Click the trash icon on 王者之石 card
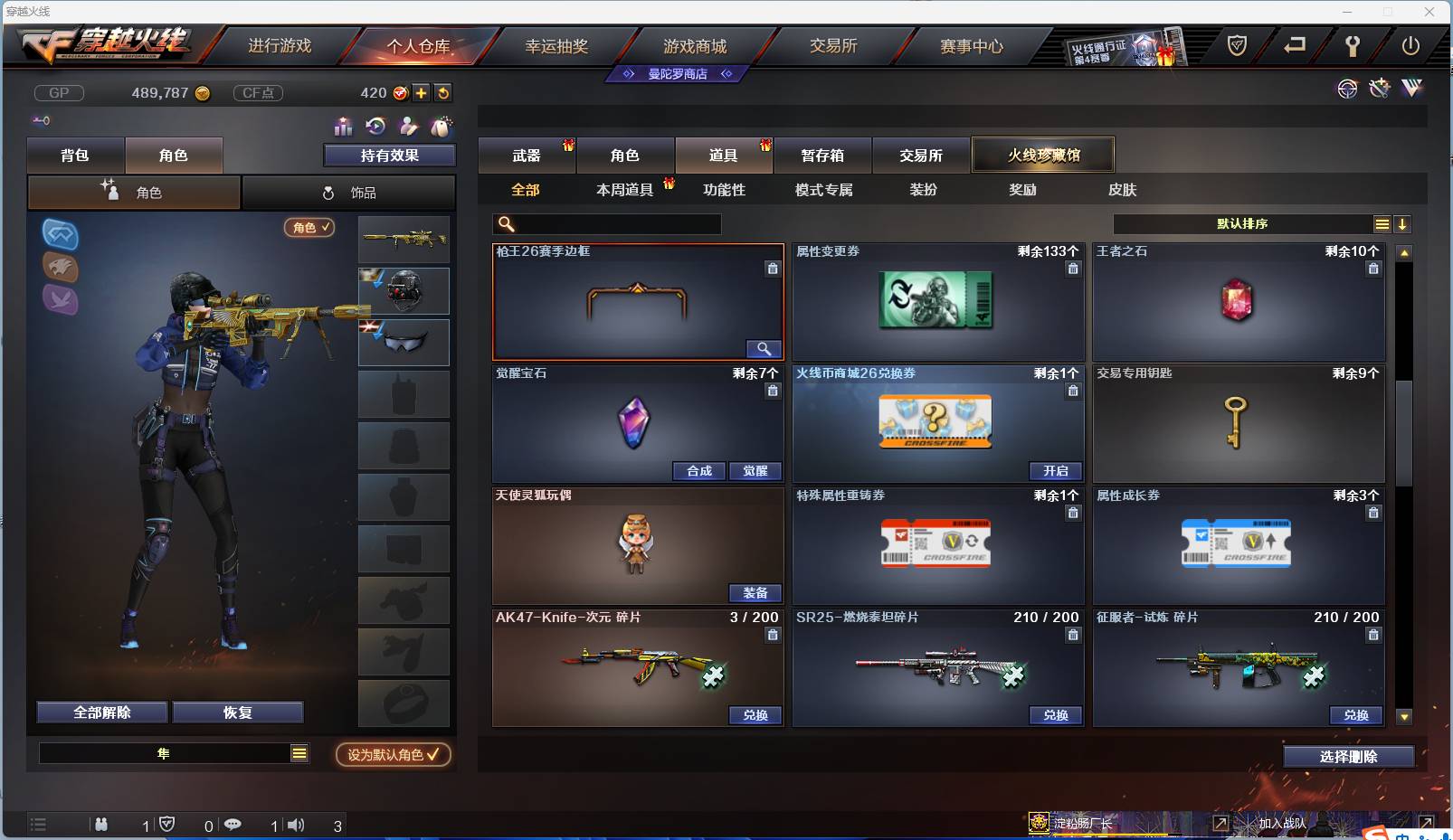The width and height of the screenshot is (1453, 840). (x=1373, y=269)
